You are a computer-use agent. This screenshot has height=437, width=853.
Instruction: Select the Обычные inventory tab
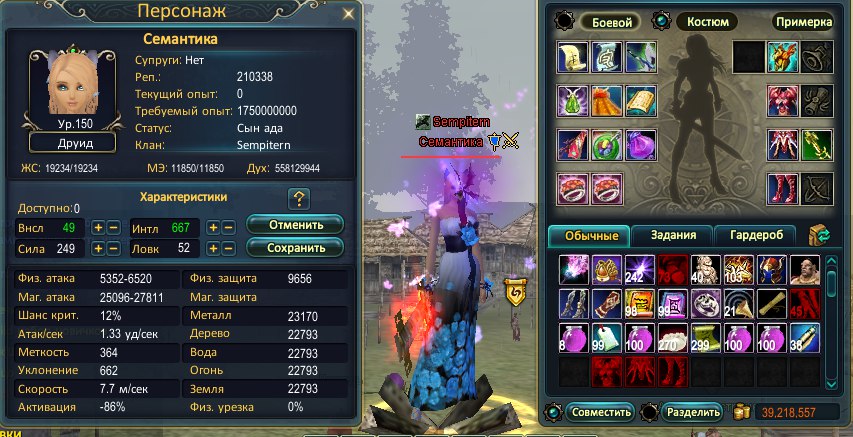point(590,236)
